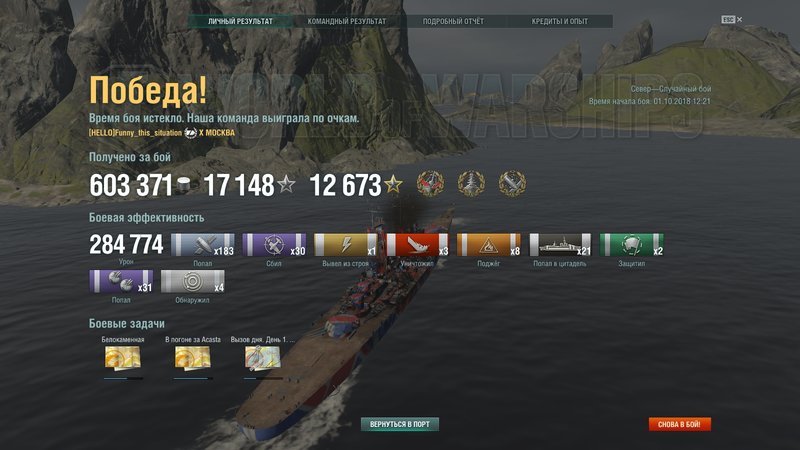Click the Вывел из строя ribbon
This screenshot has width=800, height=450.
[346, 245]
